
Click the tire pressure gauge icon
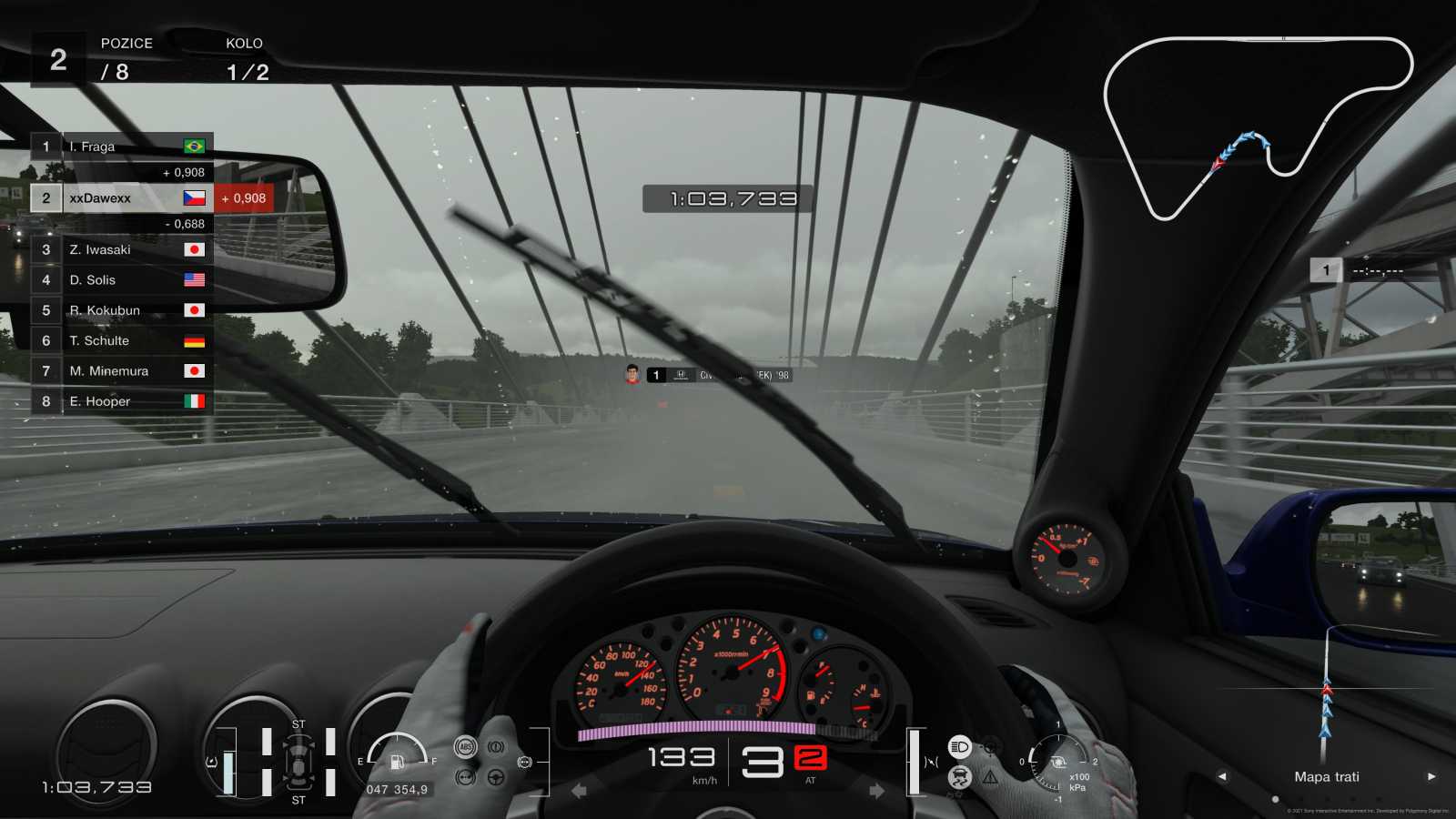point(1058,763)
